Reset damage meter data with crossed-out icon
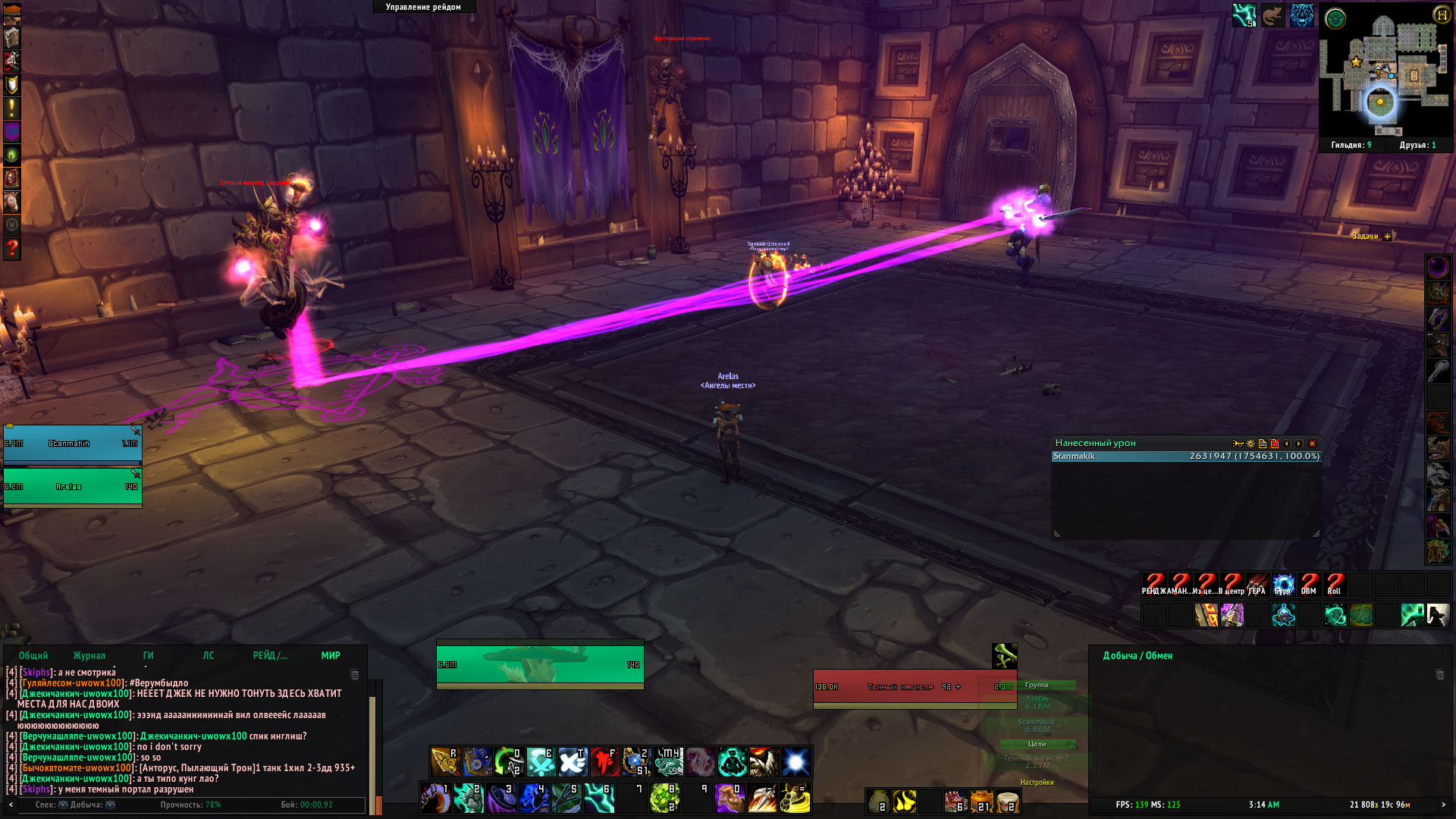 (x=1275, y=444)
